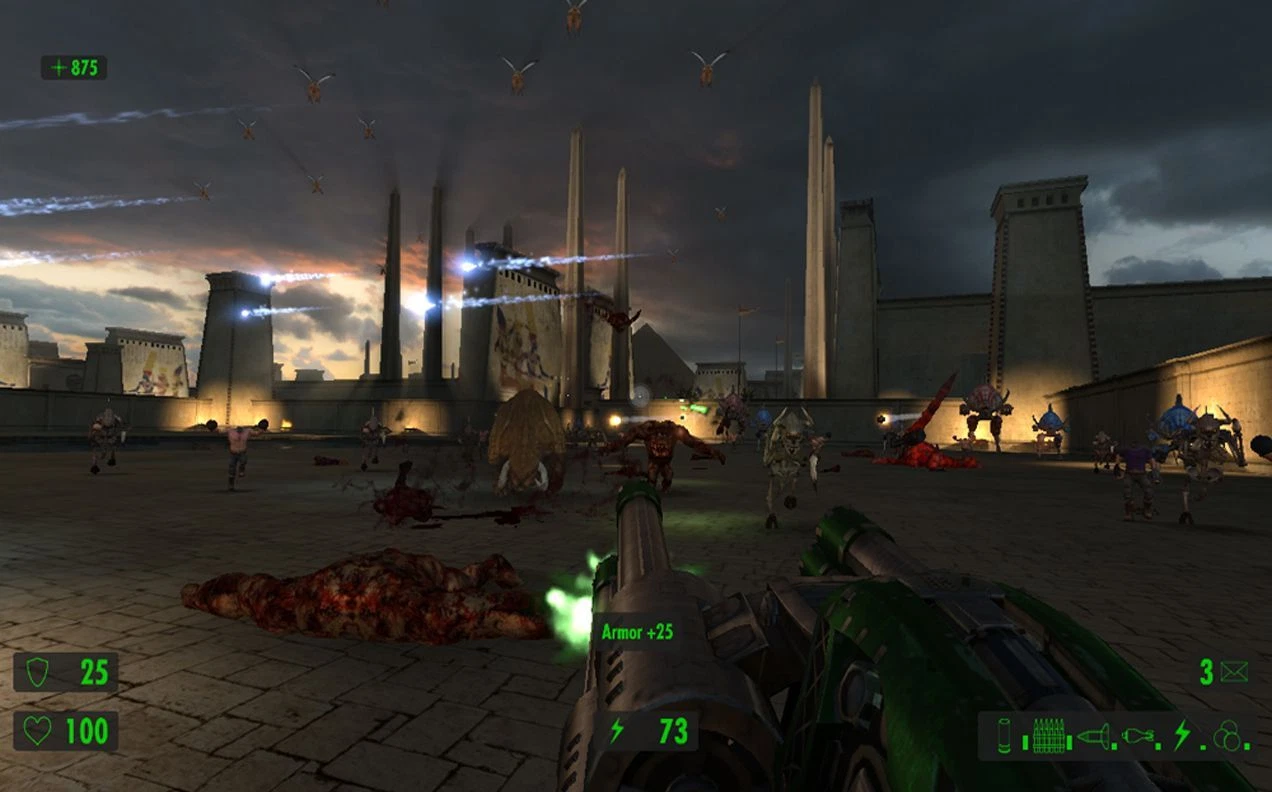Select the lightning bolt electricity ammo icon
This screenshot has height=792, width=1272.
[1182, 736]
